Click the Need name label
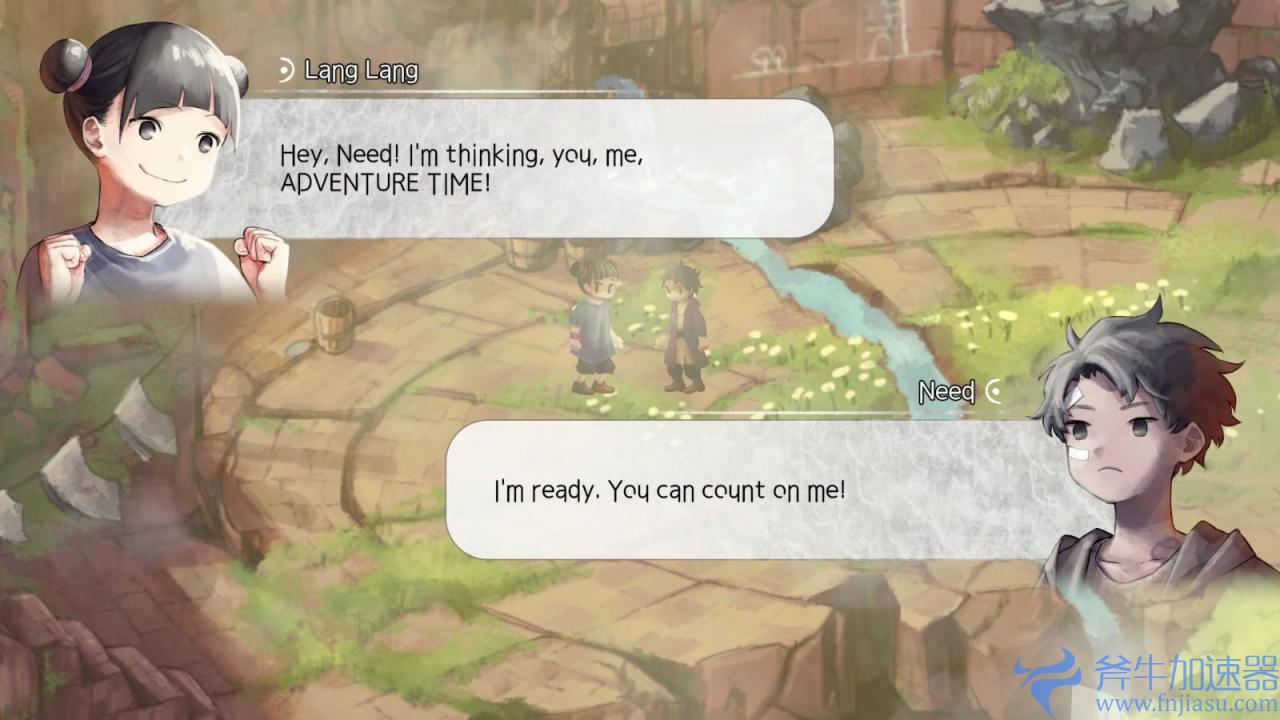This screenshot has width=1280, height=720. point(945,391)
